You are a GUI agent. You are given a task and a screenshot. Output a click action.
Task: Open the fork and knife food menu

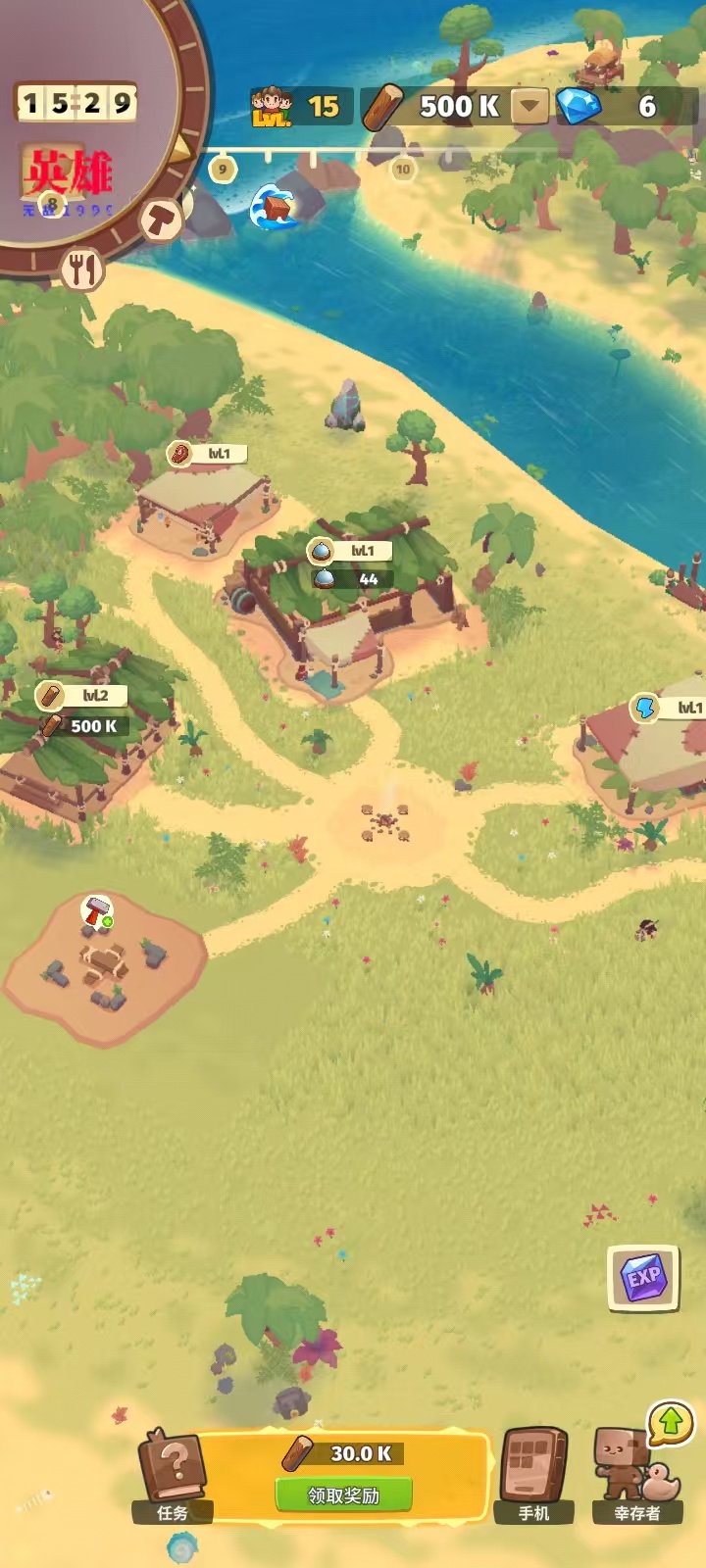click(83, 268)
